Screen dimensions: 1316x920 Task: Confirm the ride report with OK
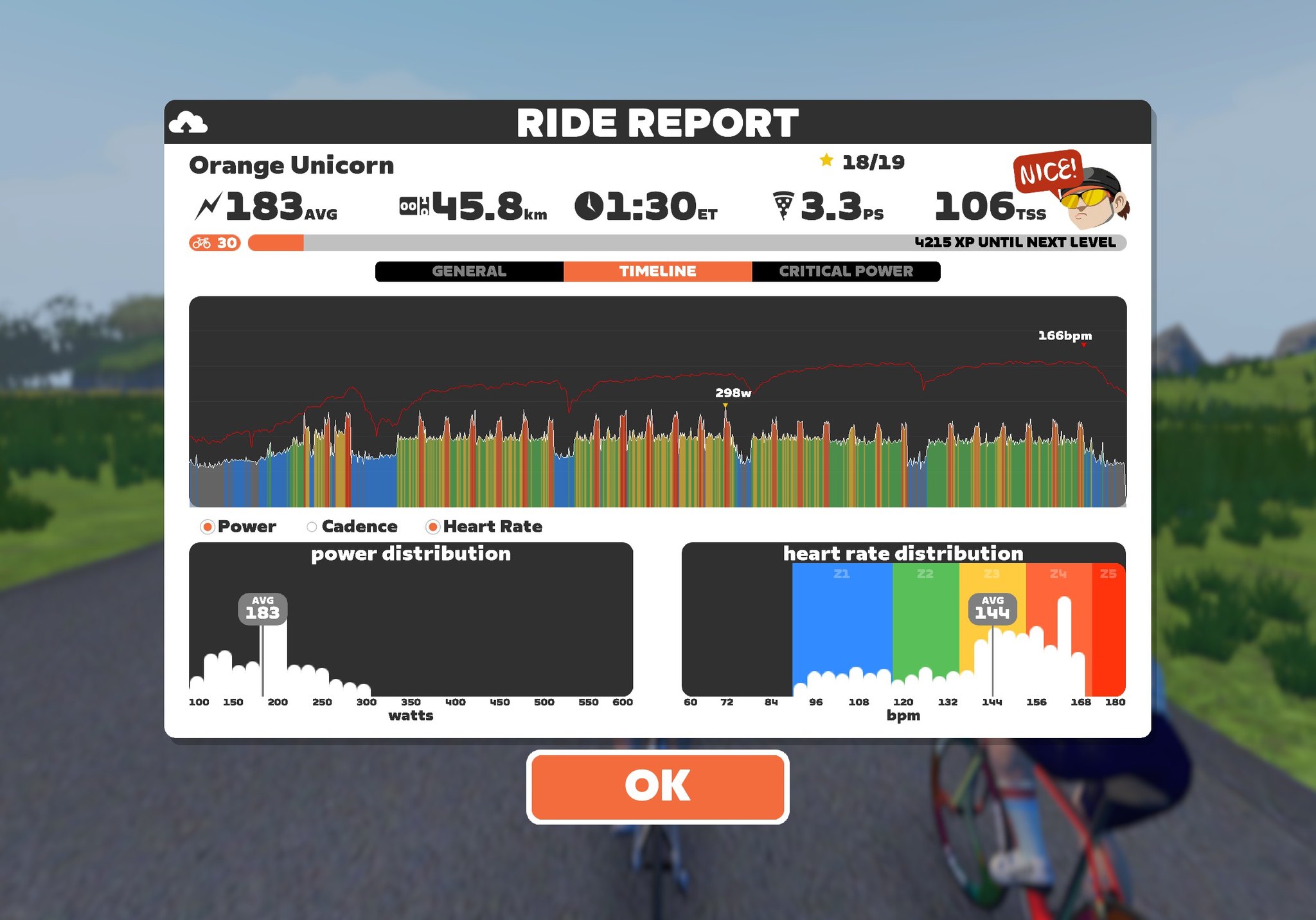(657, 786)
